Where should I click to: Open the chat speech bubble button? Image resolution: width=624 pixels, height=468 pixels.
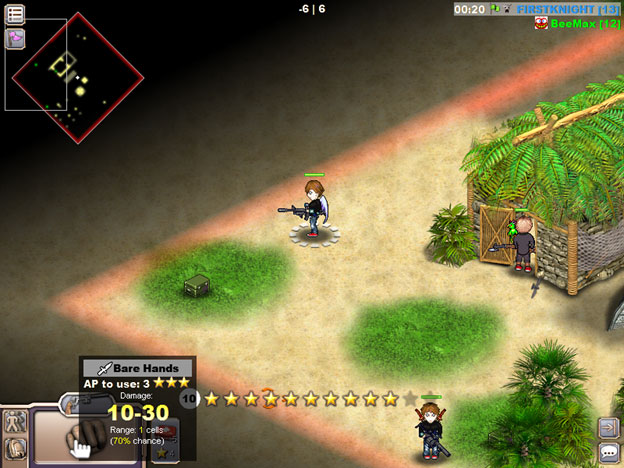(608, 453)
